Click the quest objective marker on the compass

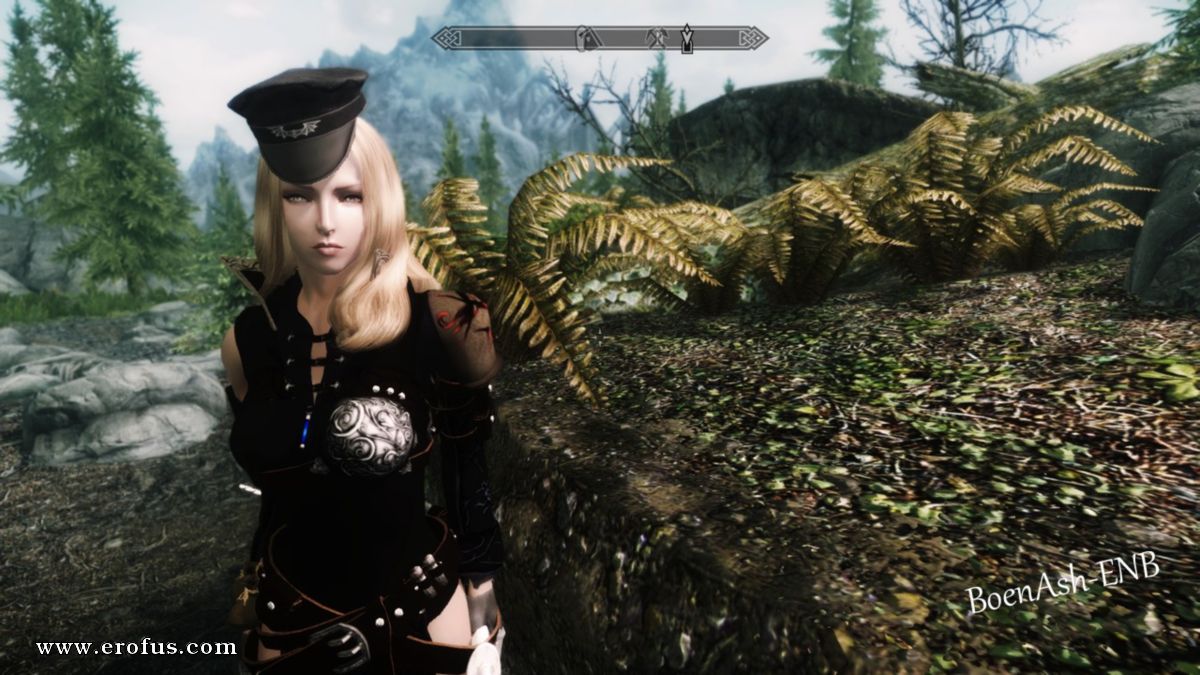coord(687,38)
